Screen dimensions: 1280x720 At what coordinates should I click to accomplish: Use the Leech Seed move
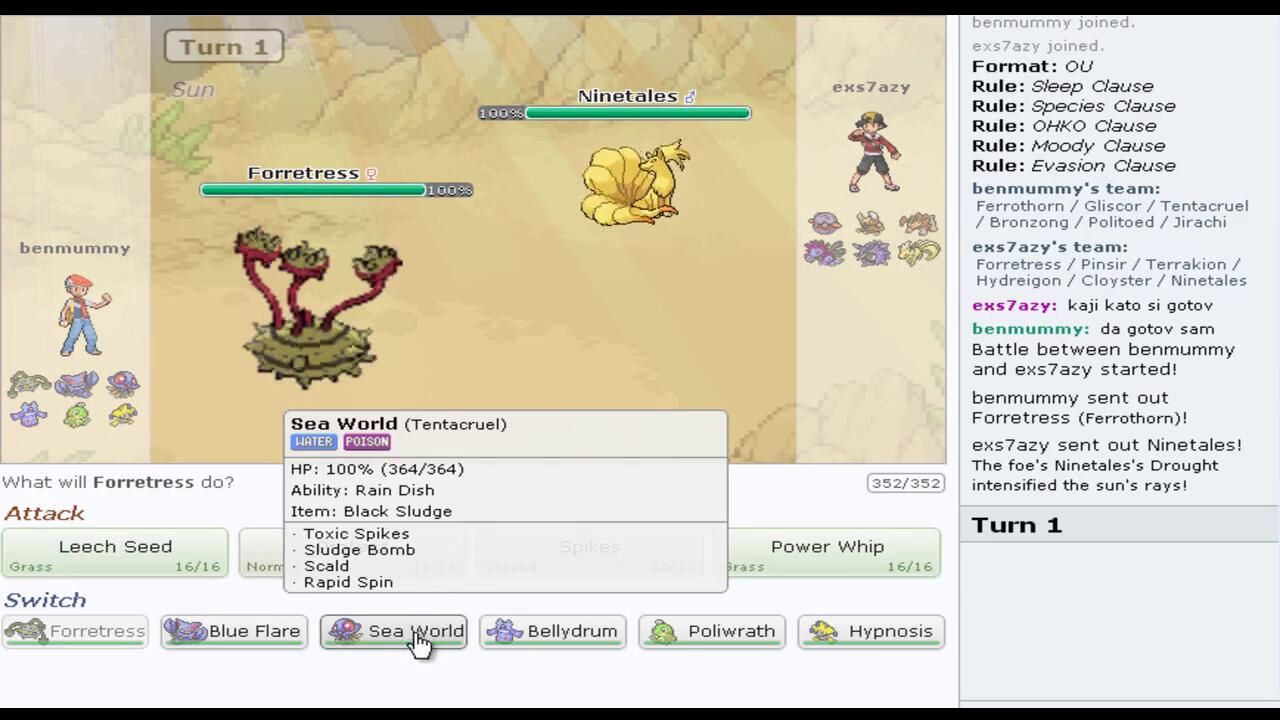115,553
